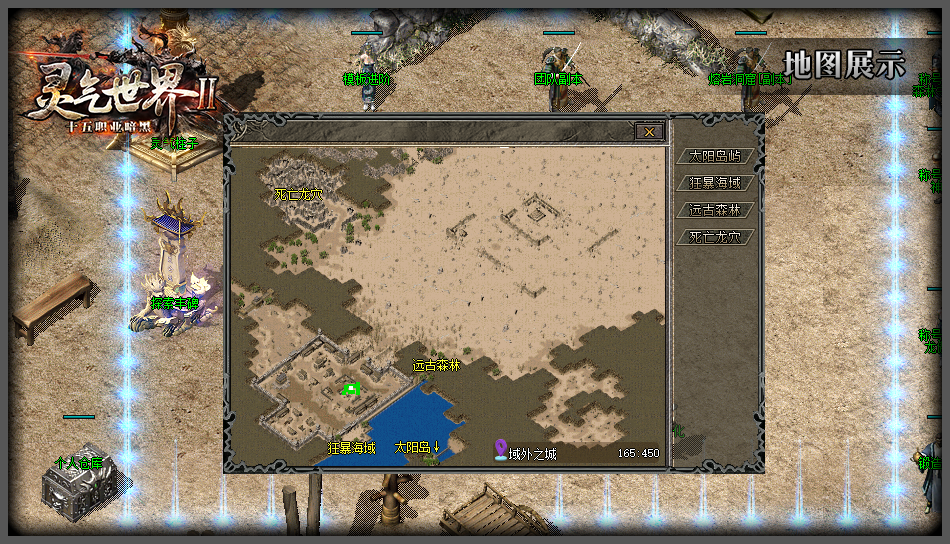Click the 死亡龙穴 label on the map
This screenshot has width=950, height=544.
(299, 194)
